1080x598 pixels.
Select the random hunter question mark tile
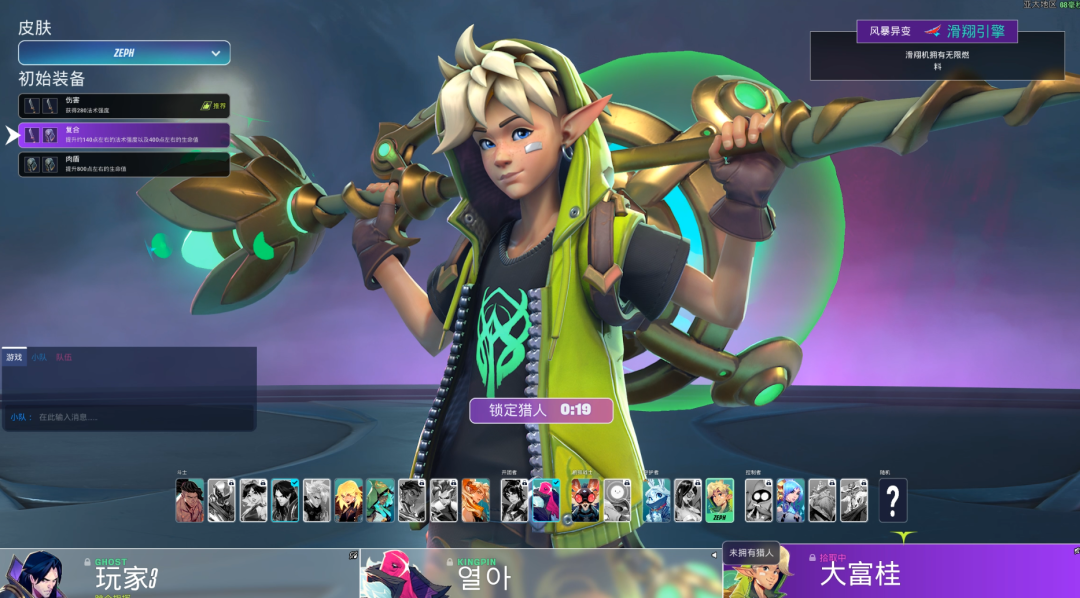(x=893, y=500)
